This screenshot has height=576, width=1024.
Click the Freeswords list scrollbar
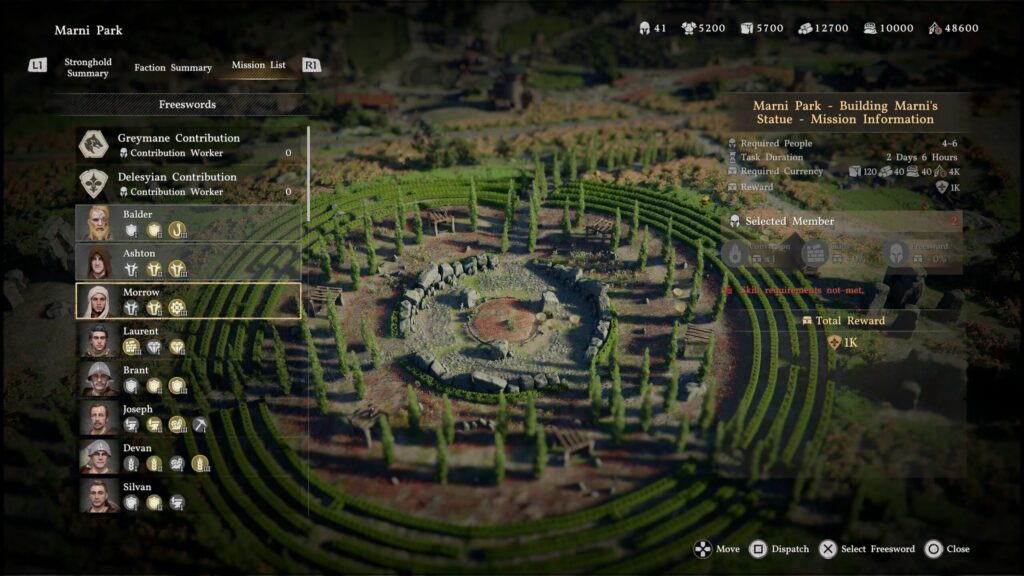[308, 175]
